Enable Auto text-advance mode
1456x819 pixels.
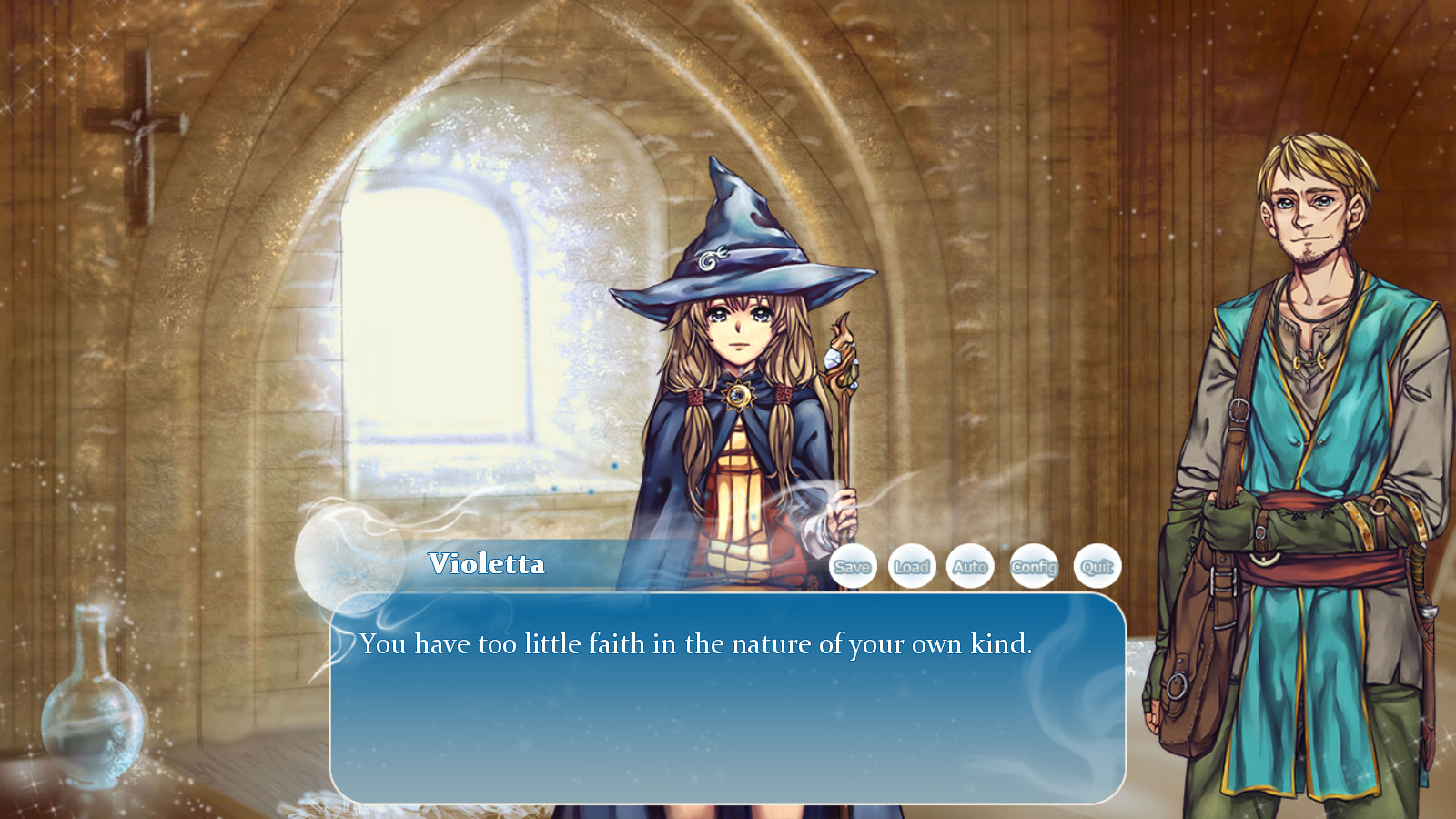(x=971, y=566)
